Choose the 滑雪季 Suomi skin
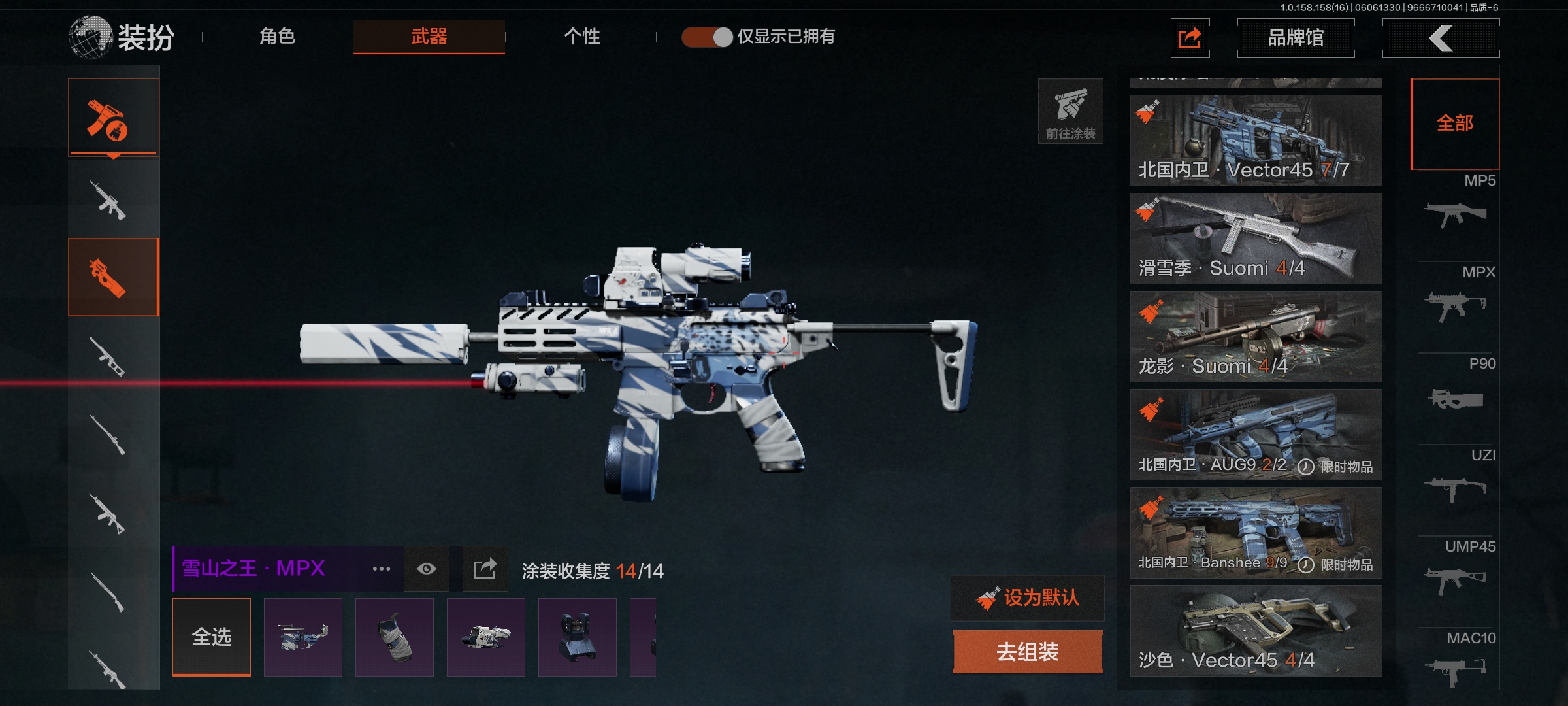Viewport: 1568px width, 706px height. 1256,239
